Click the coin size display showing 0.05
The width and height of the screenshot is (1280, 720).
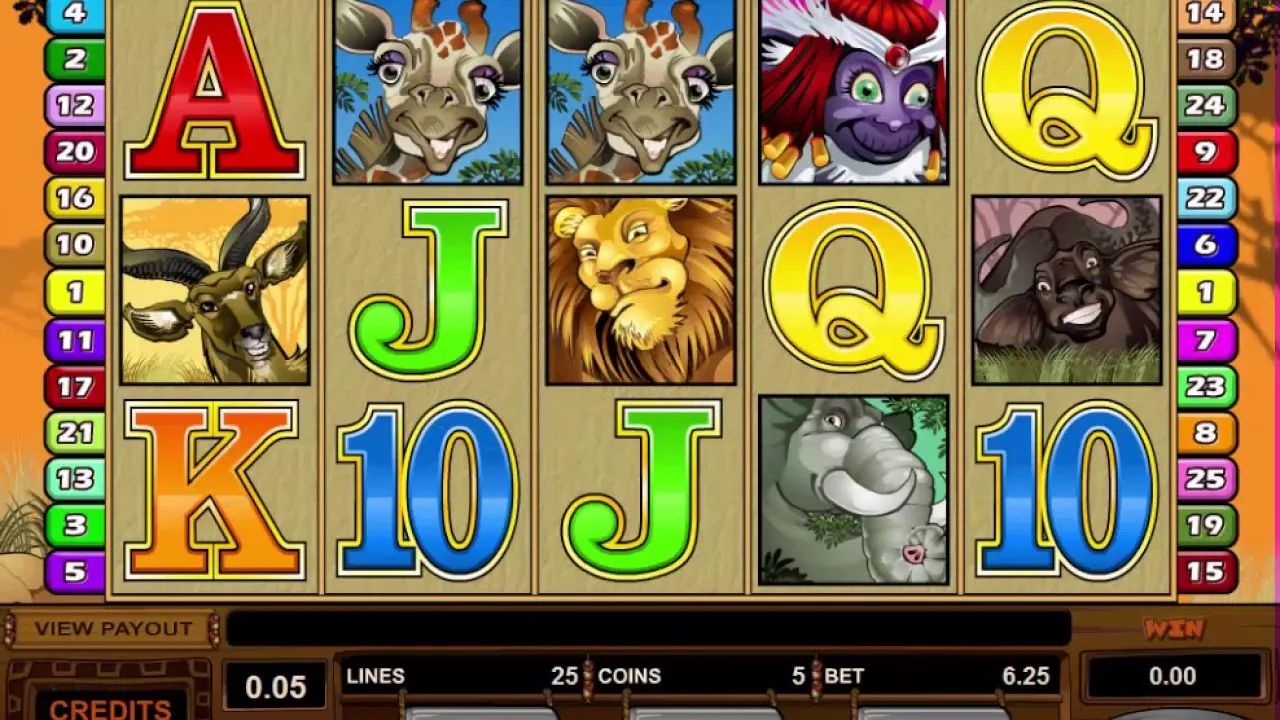274,687
